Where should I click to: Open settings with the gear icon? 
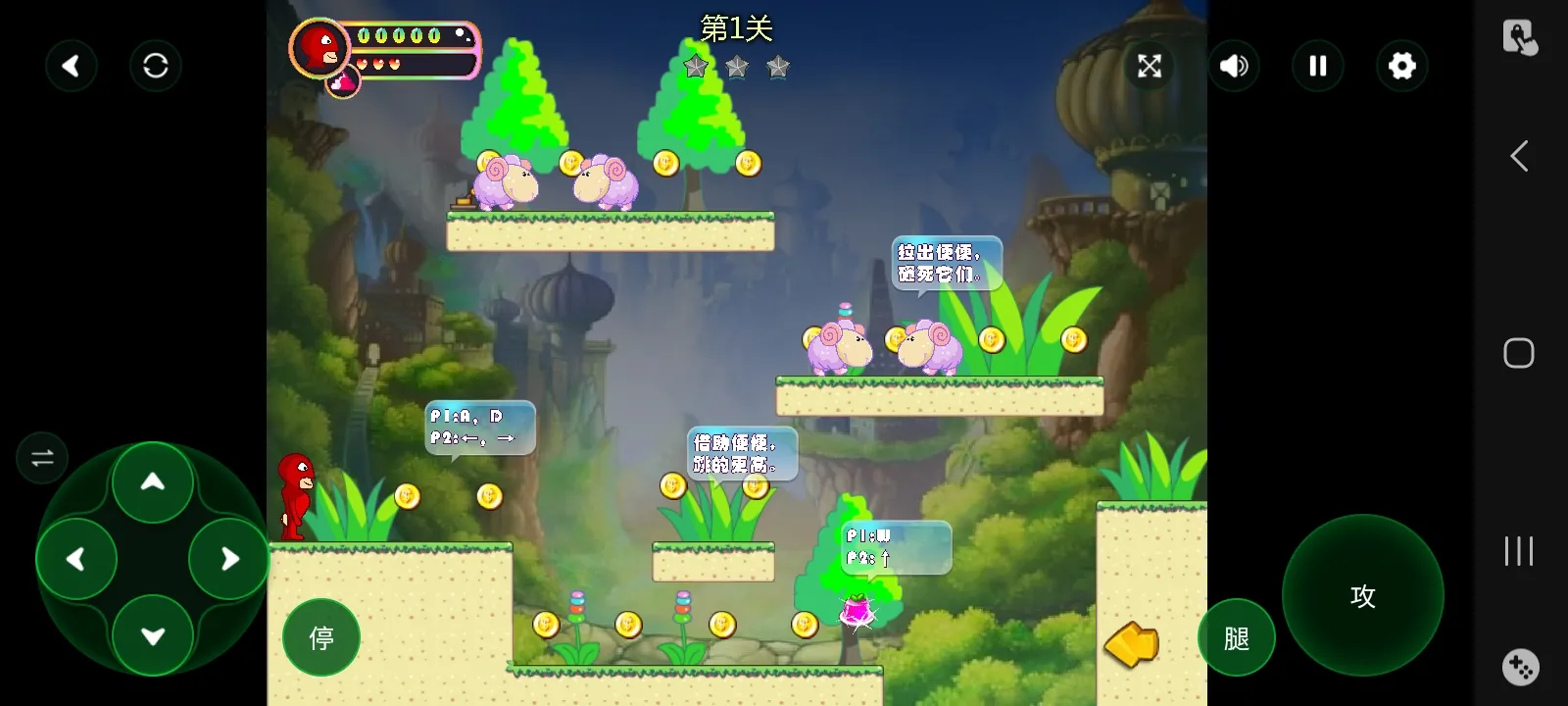(1402, 66)
